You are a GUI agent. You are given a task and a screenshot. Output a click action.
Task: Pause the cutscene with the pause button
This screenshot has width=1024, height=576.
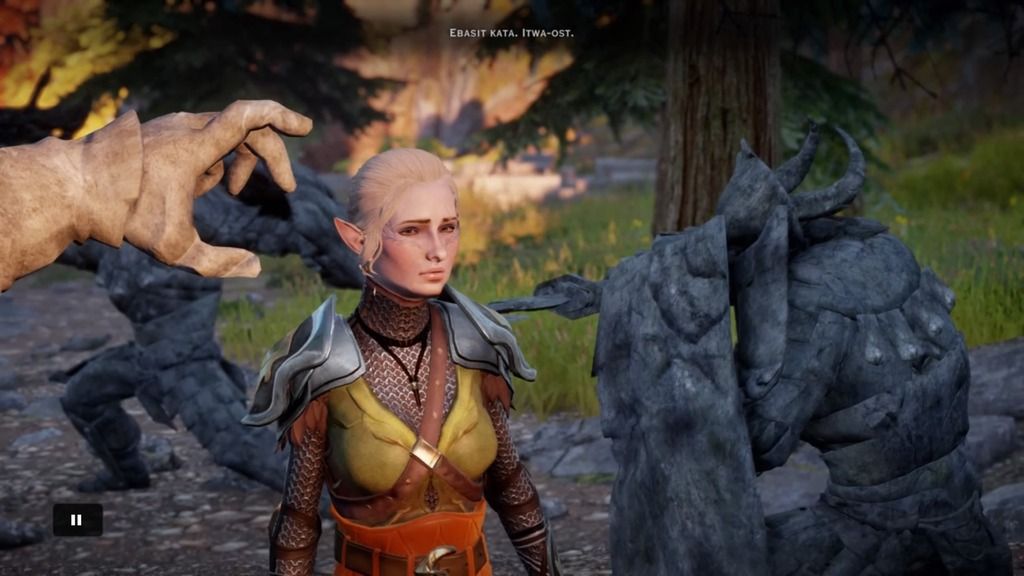(77, 519)
